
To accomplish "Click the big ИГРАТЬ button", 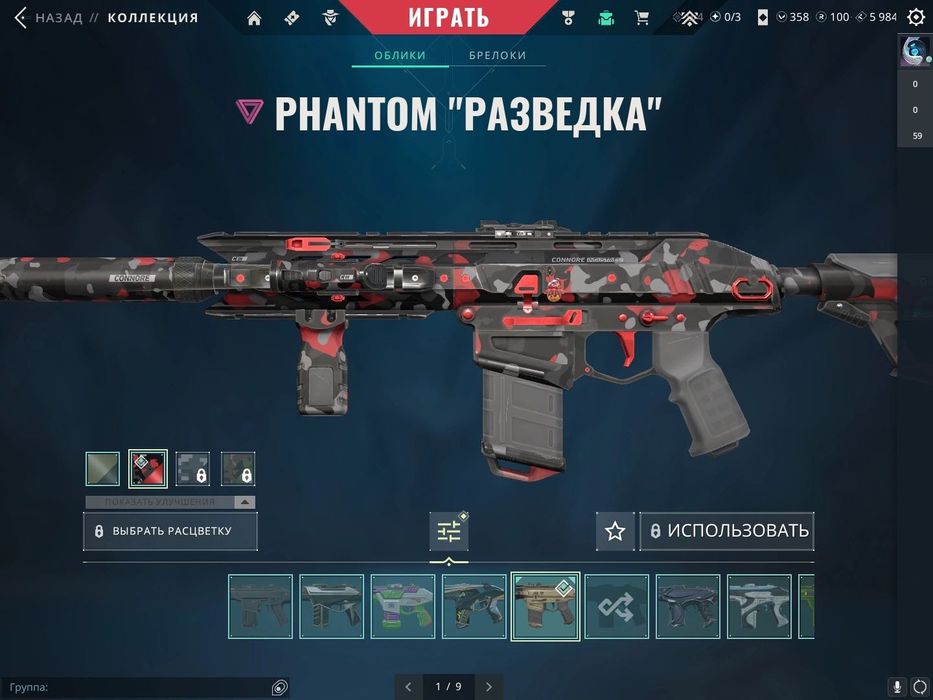I will (448, 17).
